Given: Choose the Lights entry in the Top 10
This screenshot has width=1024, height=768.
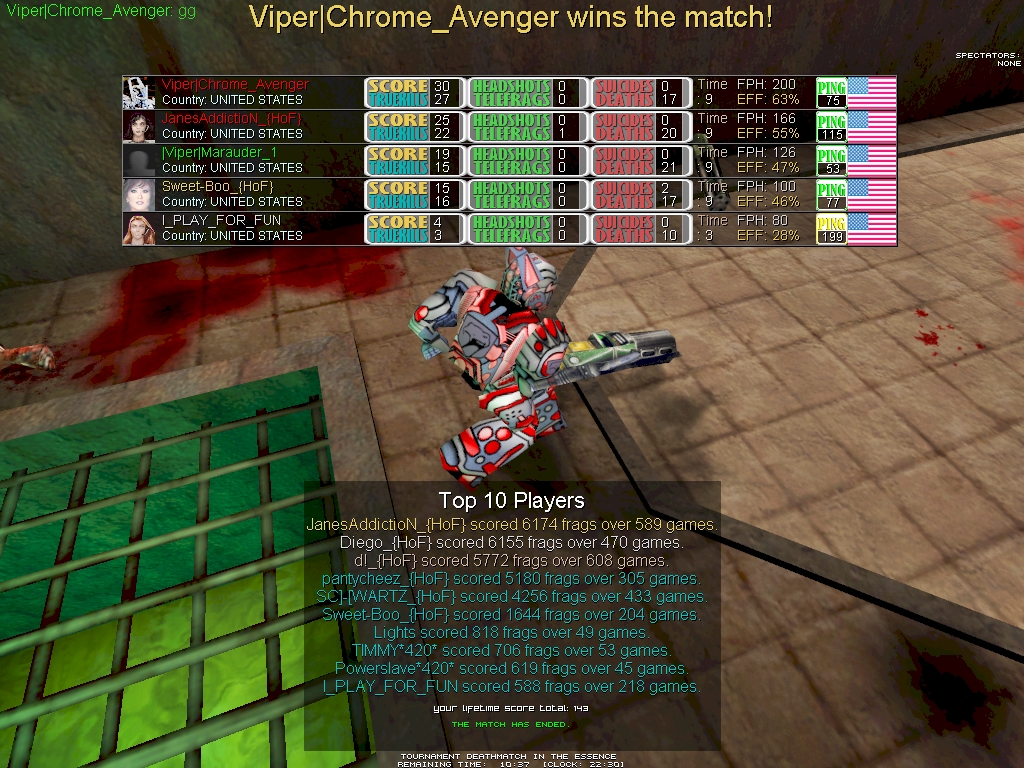Looking at the screenshot, I should point(511,632).
